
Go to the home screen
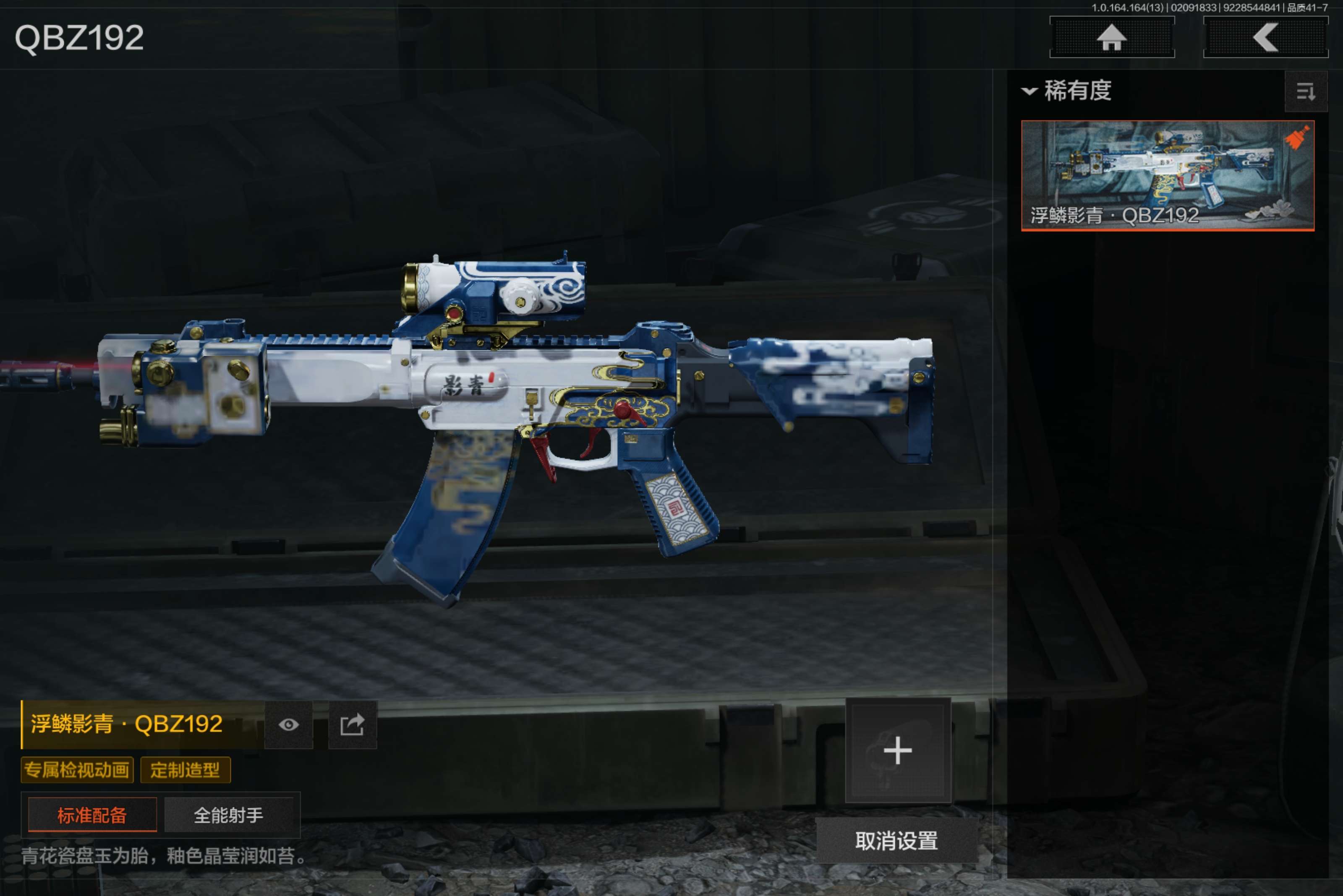coord(1111,38)
